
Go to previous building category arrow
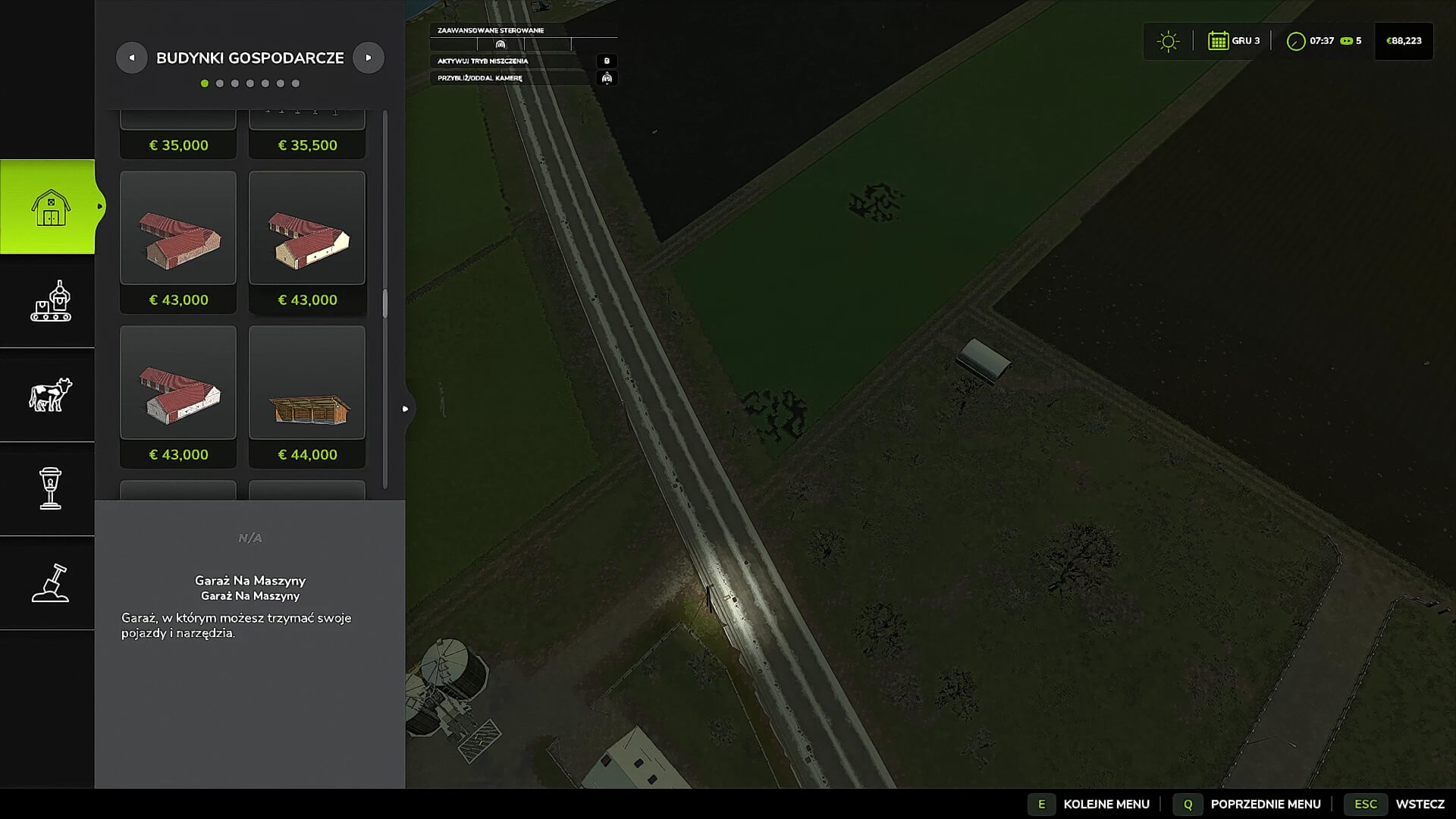tap(132, 58)
